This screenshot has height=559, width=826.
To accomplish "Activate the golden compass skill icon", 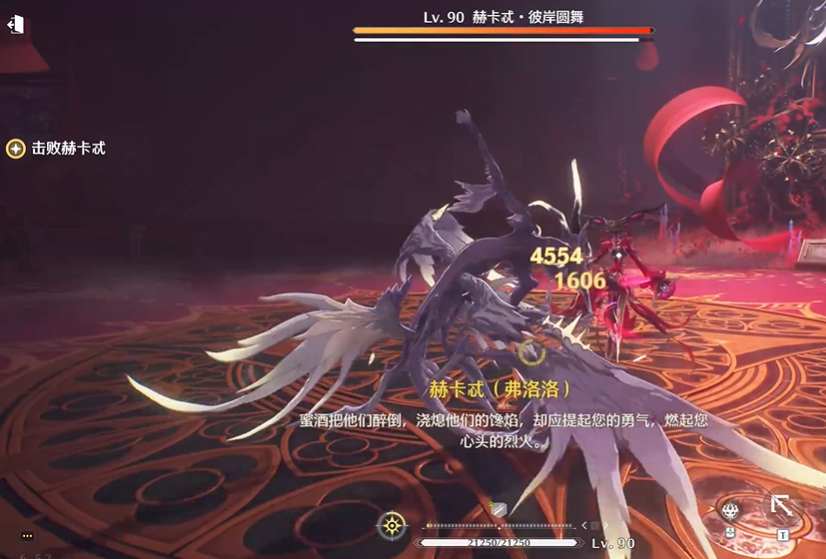I will click(x=392, y=526).
